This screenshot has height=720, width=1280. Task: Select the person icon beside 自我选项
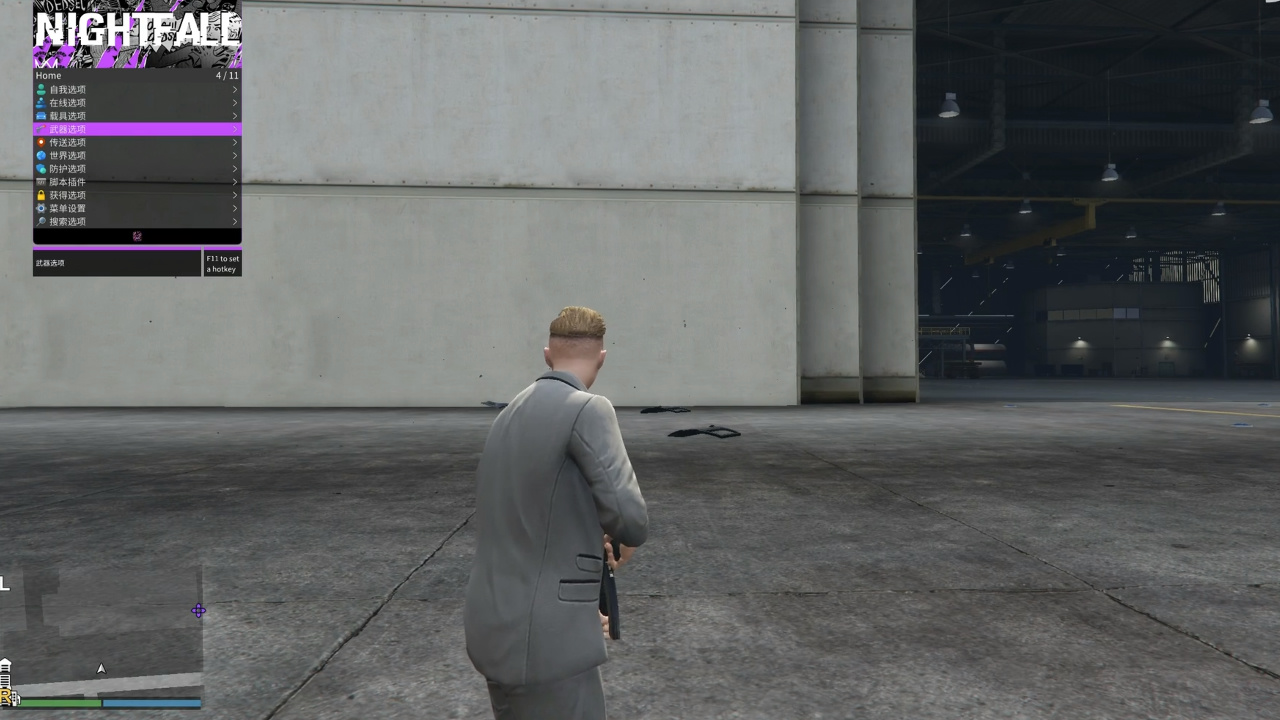click(40, 89)
